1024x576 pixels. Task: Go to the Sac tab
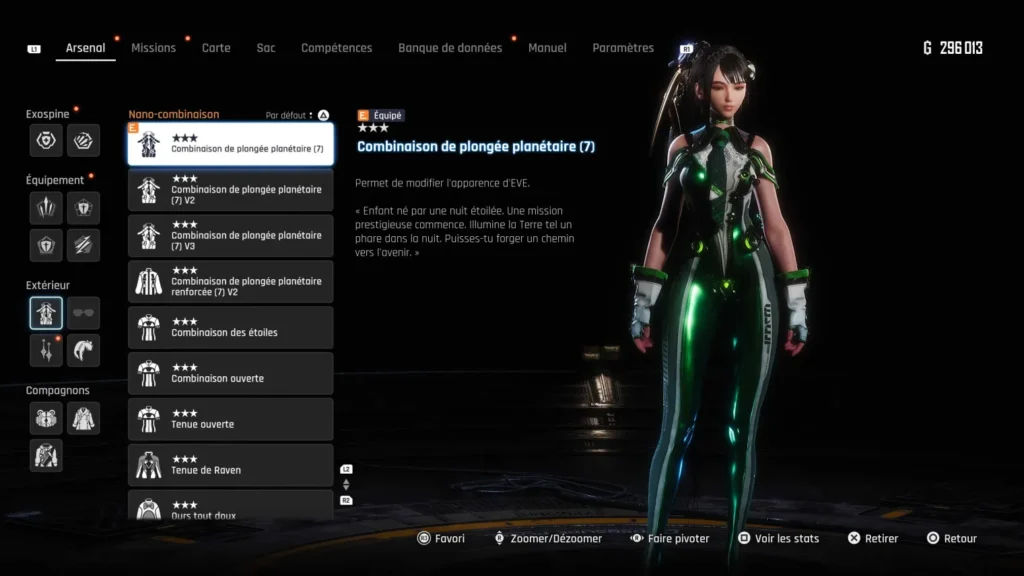click(x=265, y=48)
